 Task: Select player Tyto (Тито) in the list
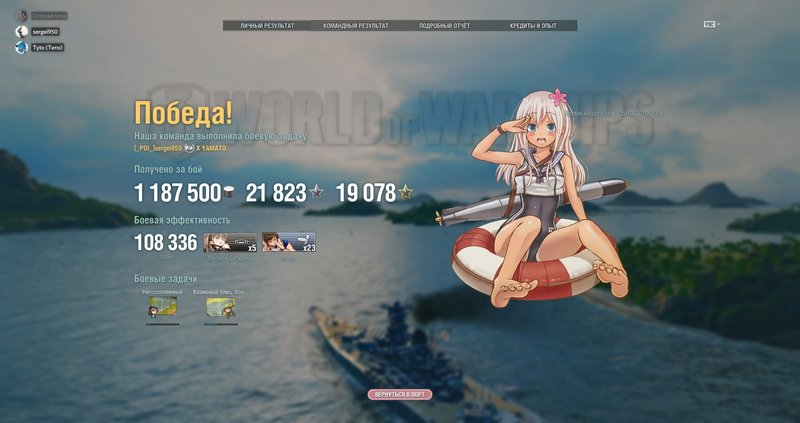point(47,47)
